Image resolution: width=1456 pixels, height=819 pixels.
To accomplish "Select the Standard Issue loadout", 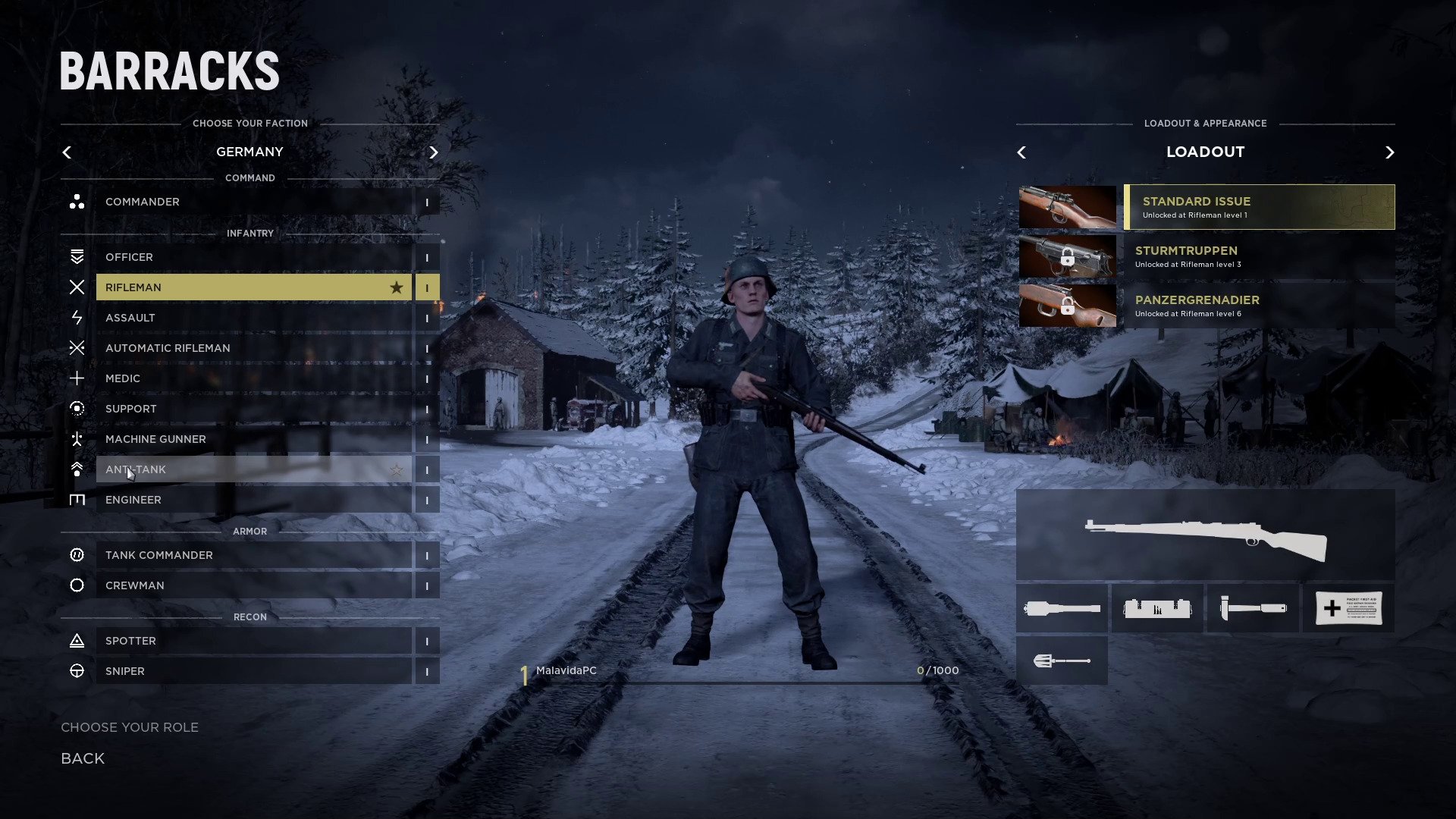I will pos(1259,207).
